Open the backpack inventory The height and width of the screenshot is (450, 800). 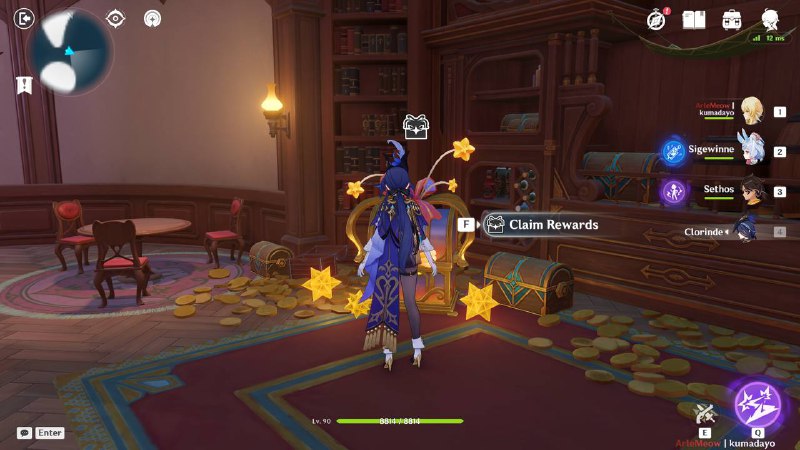tap(732, 19)
